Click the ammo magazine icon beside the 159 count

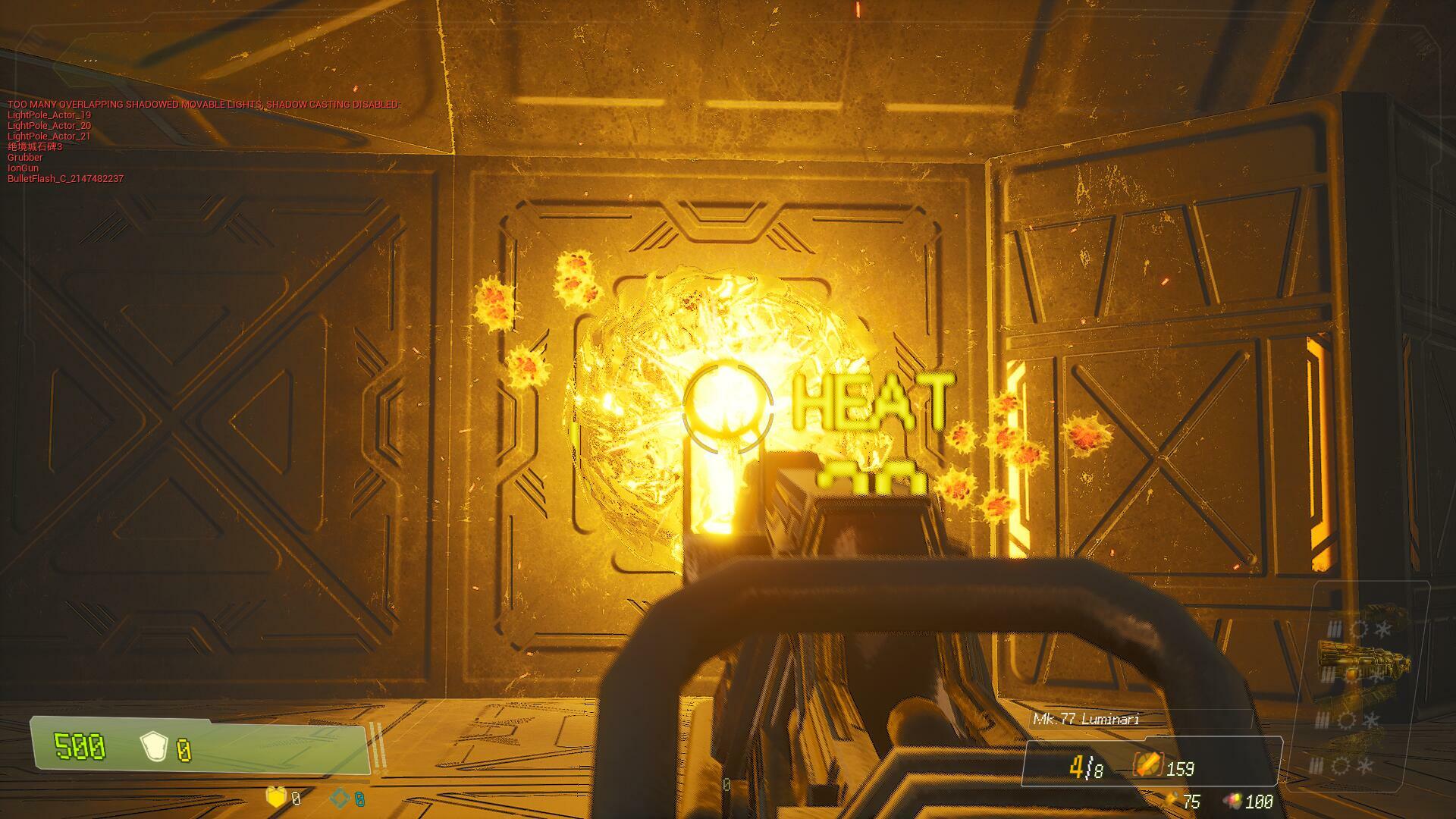[x=1148, y=764]
